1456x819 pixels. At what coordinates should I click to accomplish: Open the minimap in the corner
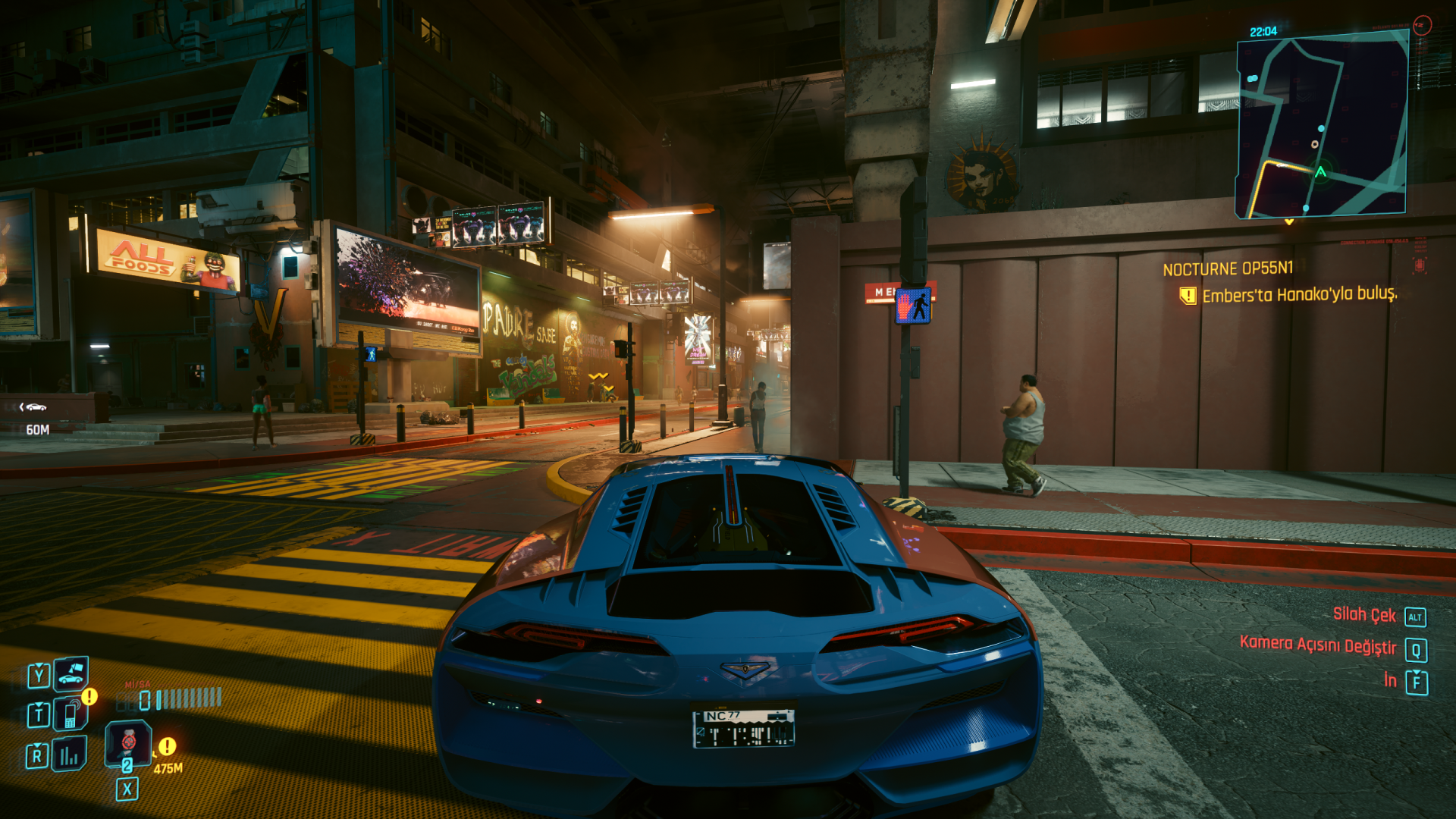[1322, 126]
